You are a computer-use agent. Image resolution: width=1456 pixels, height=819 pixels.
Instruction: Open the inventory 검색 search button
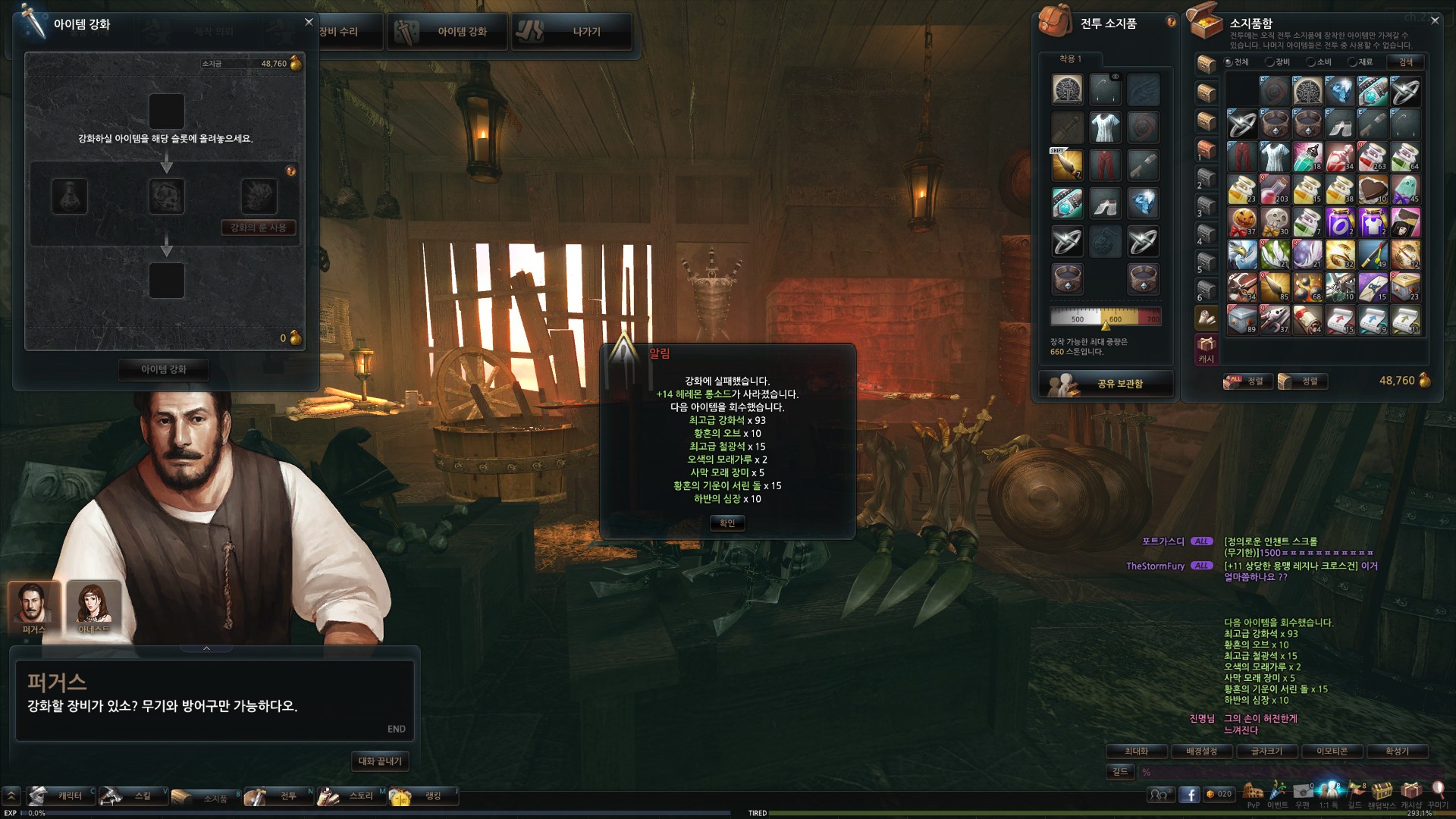tap(1405, 62)
